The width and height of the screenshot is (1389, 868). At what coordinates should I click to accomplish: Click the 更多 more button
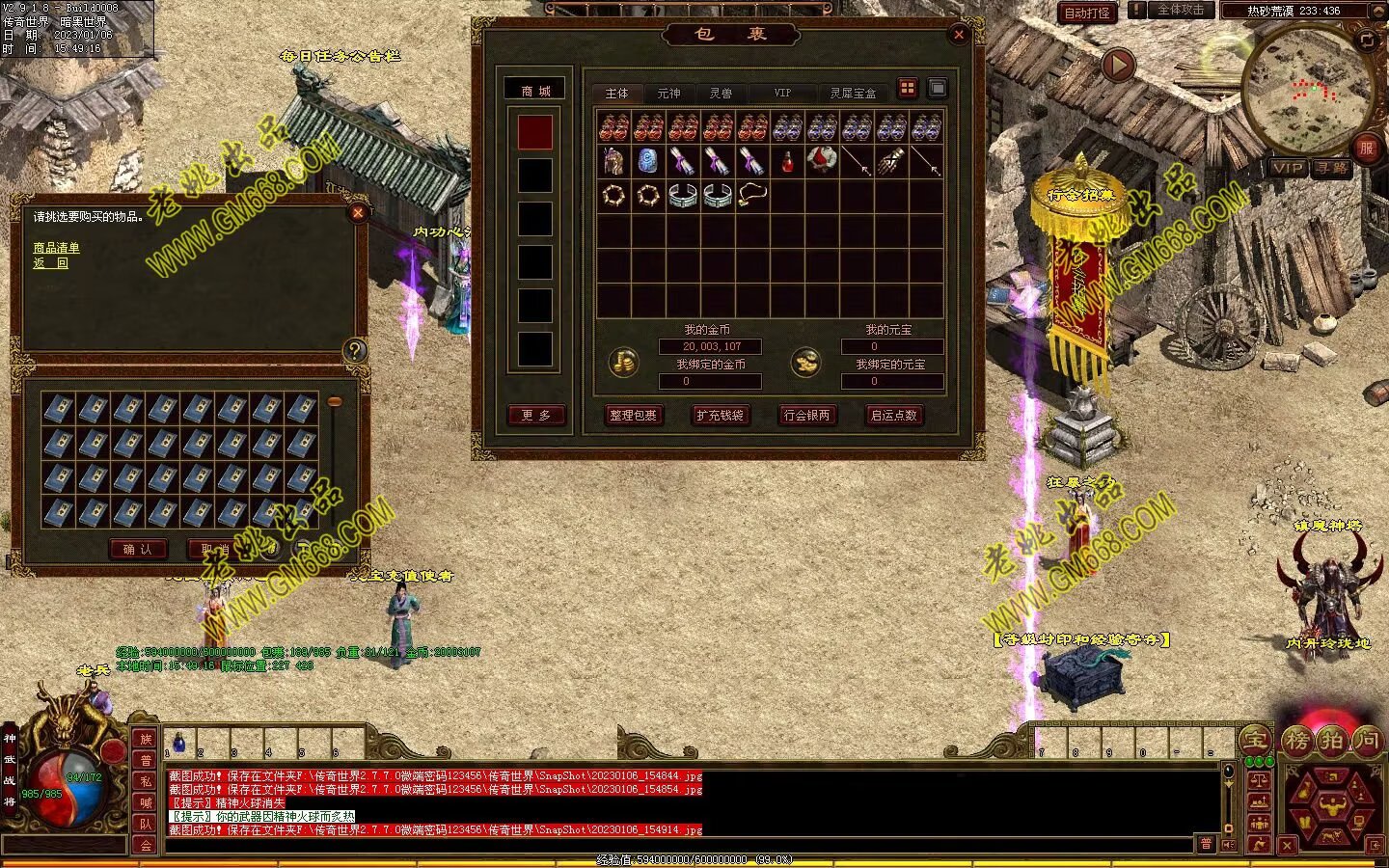536,415
